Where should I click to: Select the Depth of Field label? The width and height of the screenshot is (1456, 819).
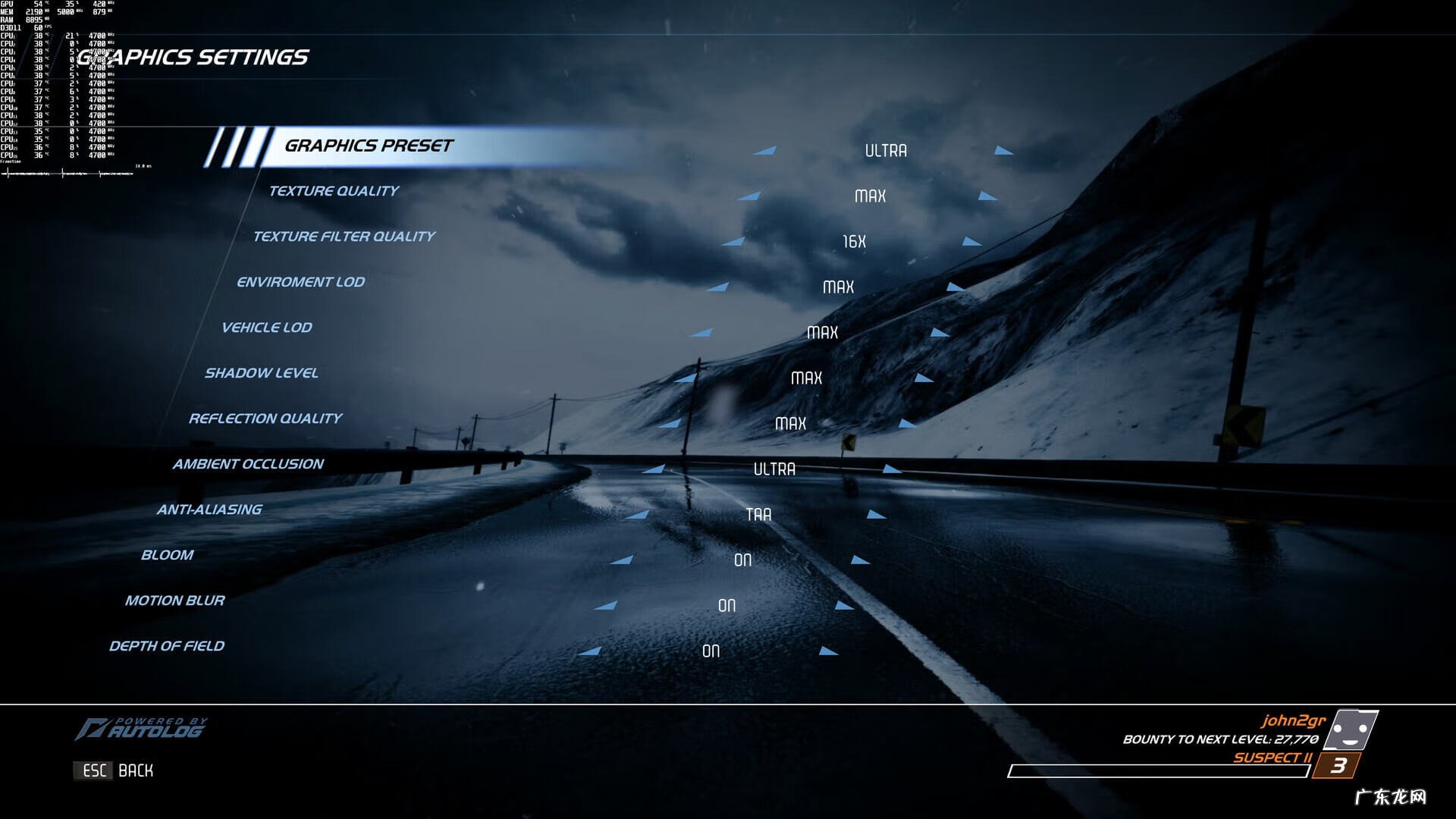click(x=166, y=646)
